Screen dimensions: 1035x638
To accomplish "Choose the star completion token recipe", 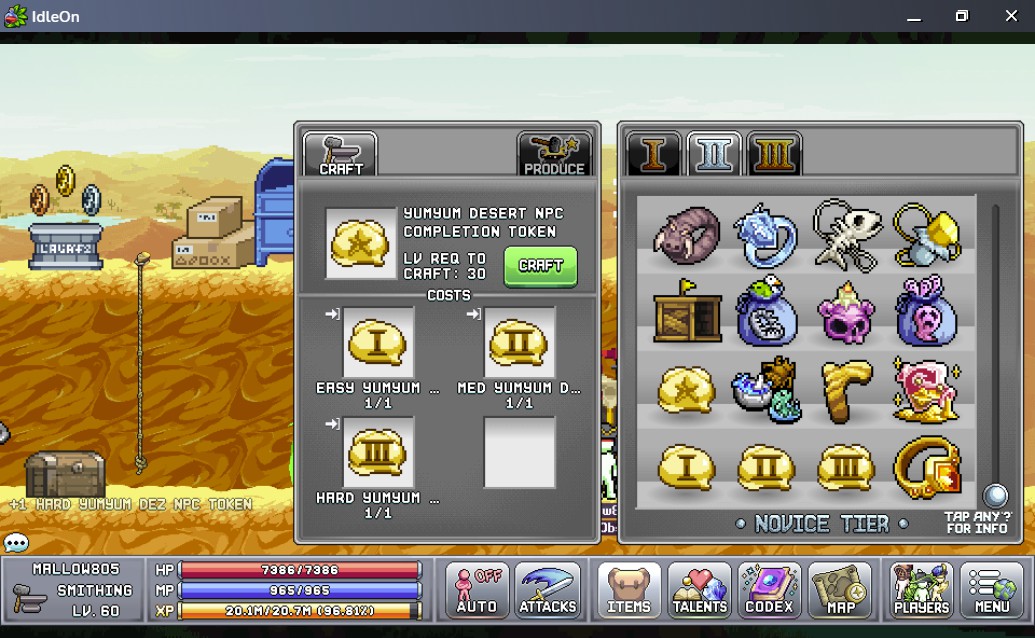I will (686, 390).
